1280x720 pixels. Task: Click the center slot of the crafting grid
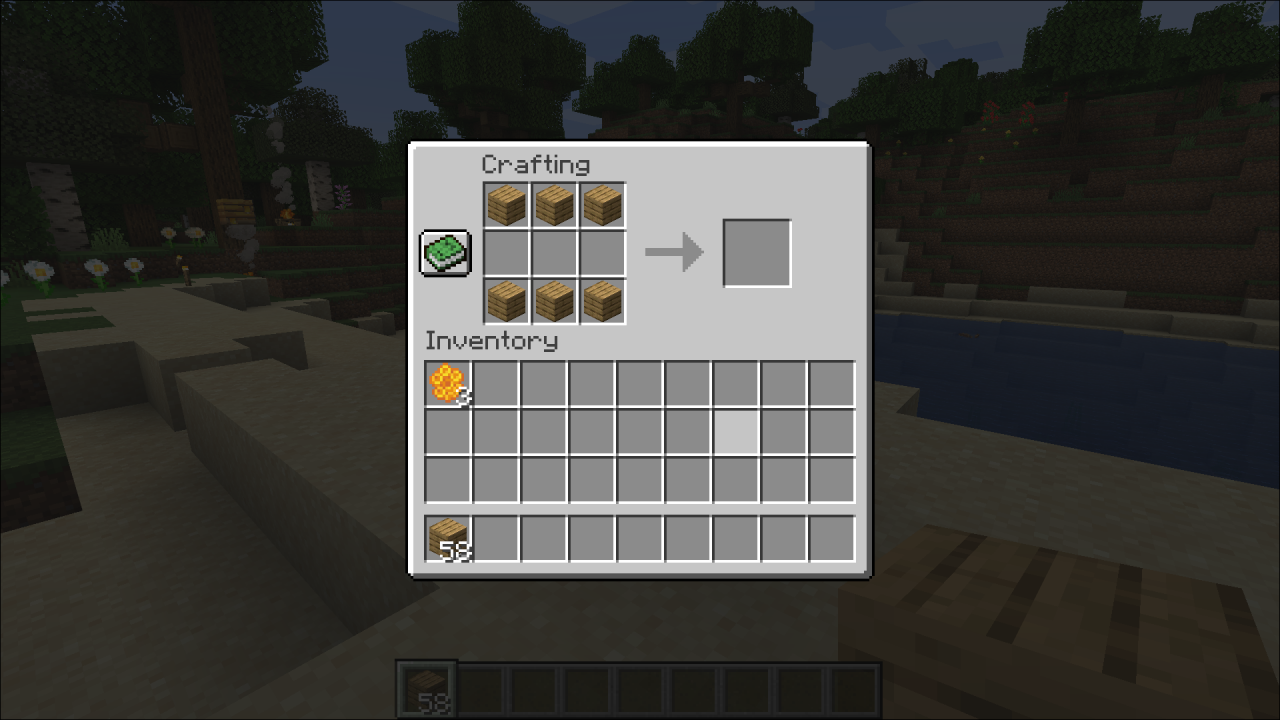coord(554,252)
